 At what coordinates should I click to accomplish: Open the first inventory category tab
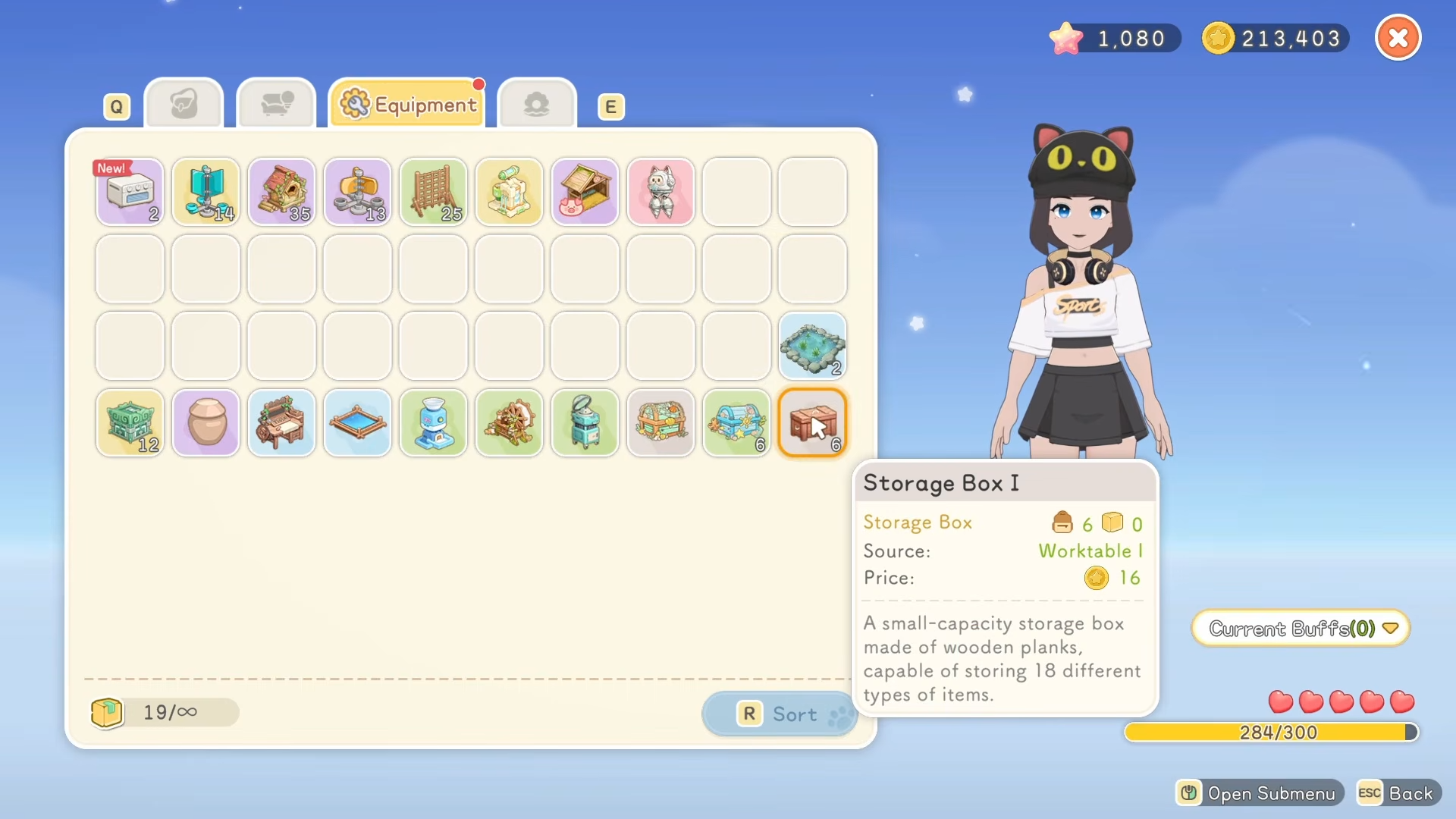point(184,104)
